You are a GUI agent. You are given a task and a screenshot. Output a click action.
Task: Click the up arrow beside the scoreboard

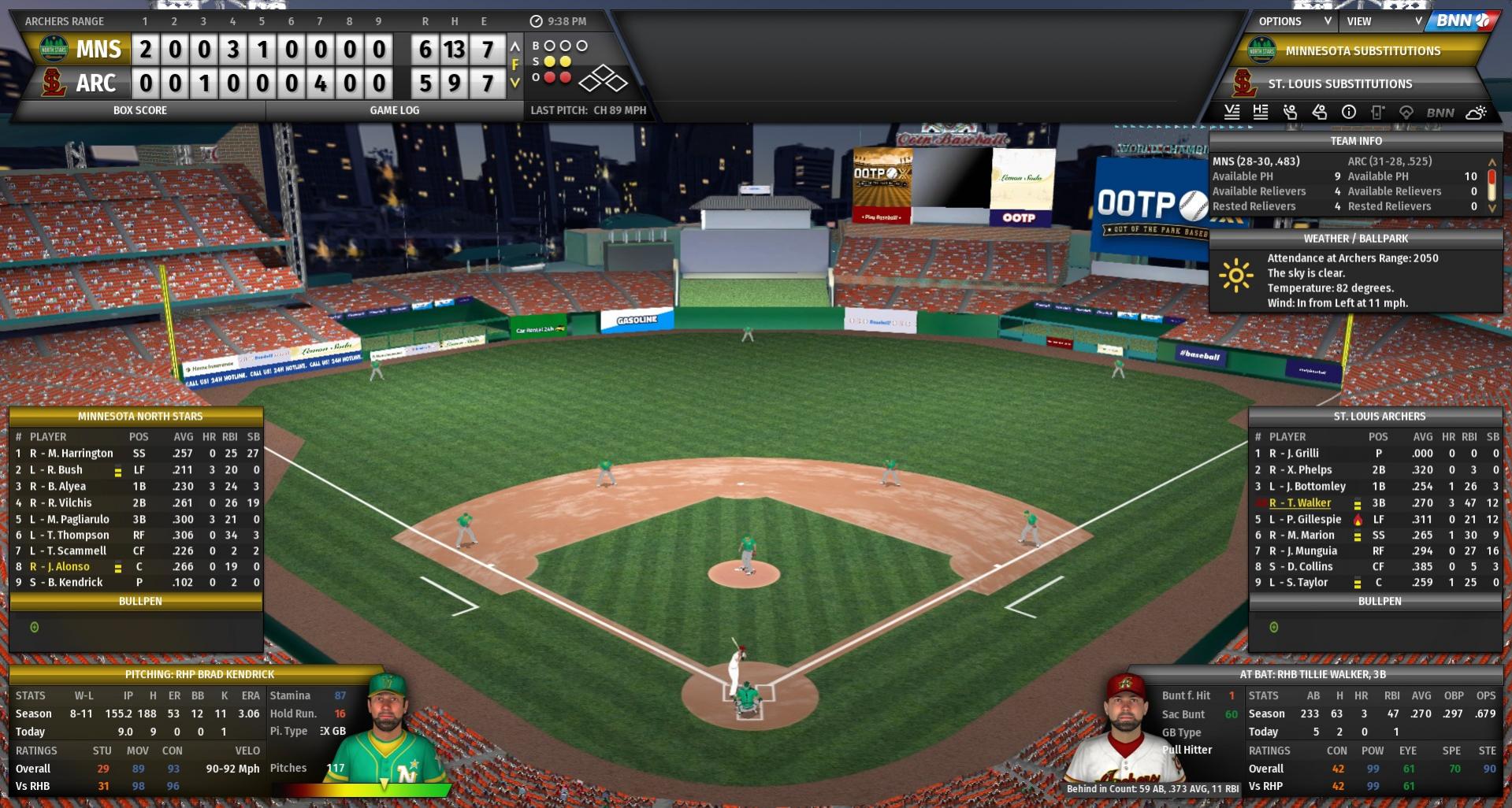(x=515, y=46)
